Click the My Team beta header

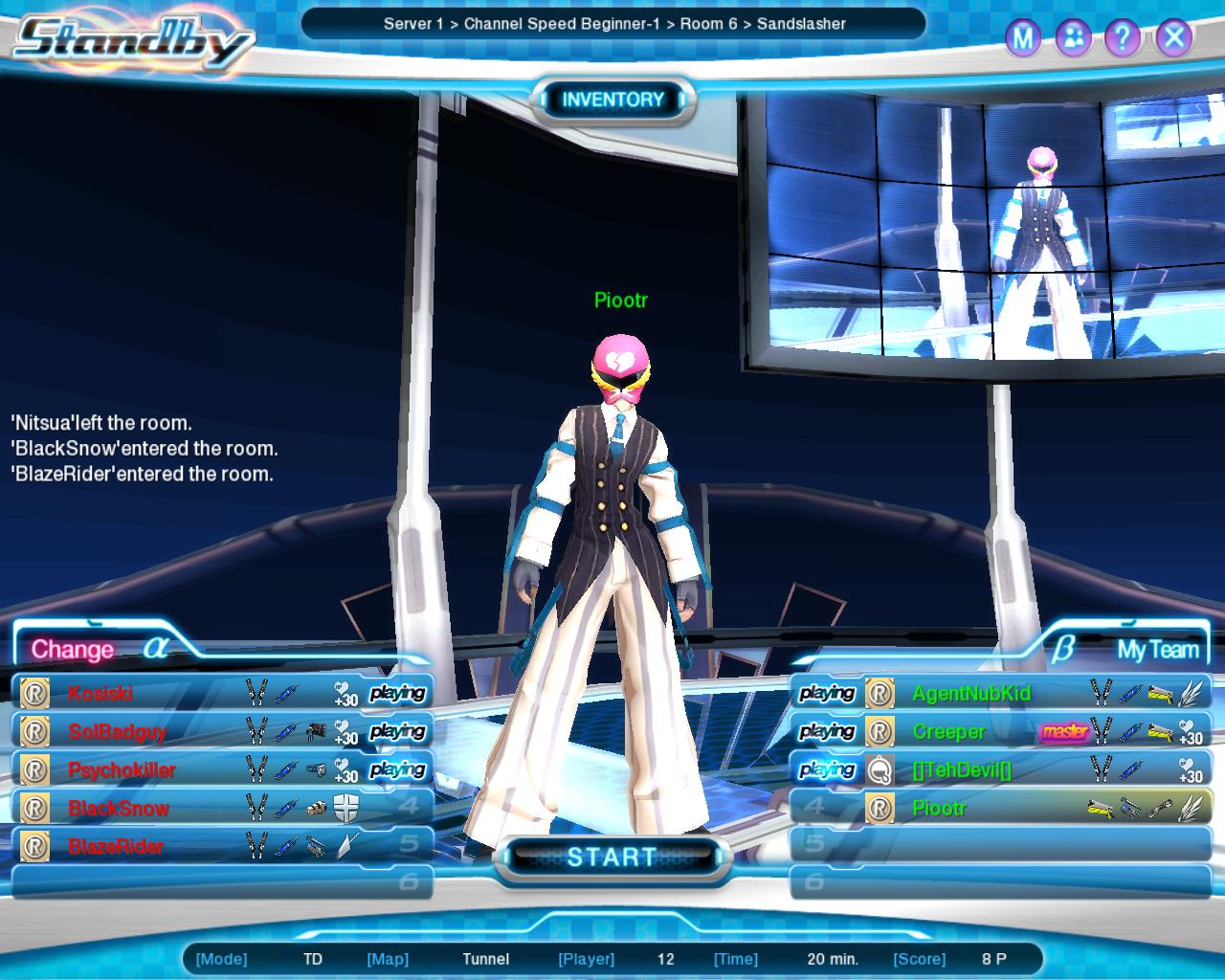point(1157,650)
